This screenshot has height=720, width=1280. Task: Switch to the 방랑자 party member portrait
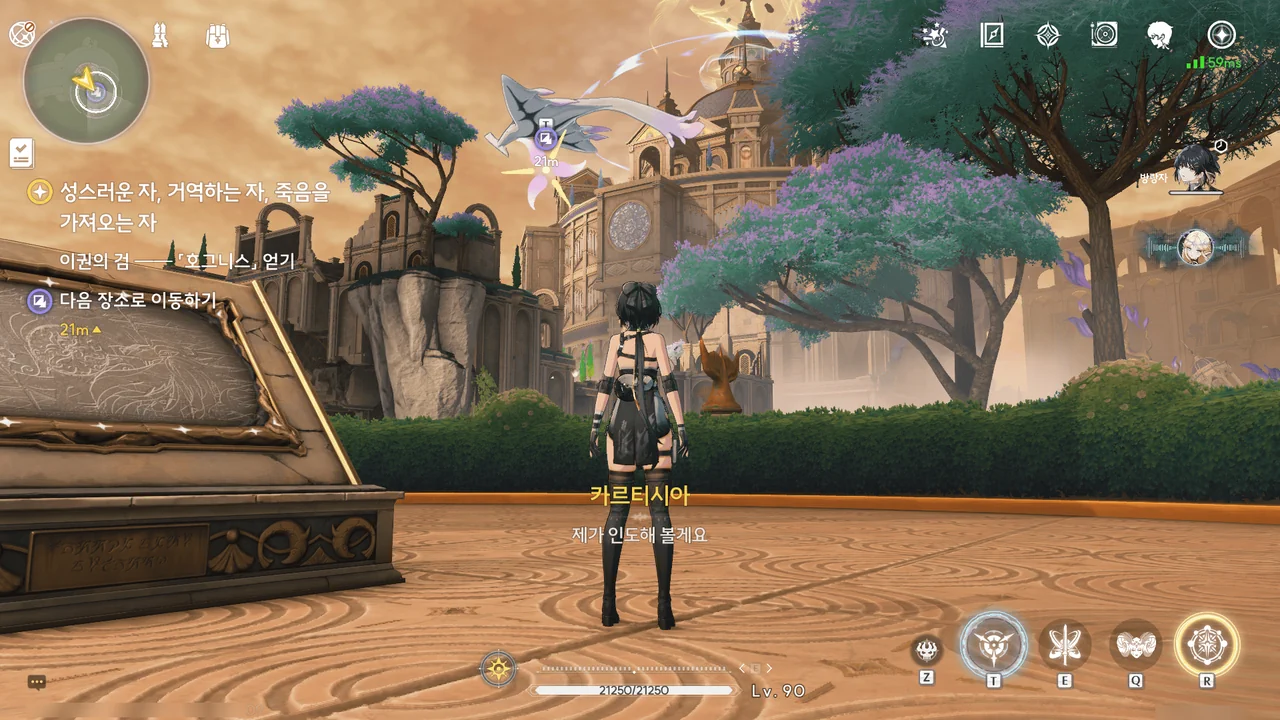pos(1193,167)
